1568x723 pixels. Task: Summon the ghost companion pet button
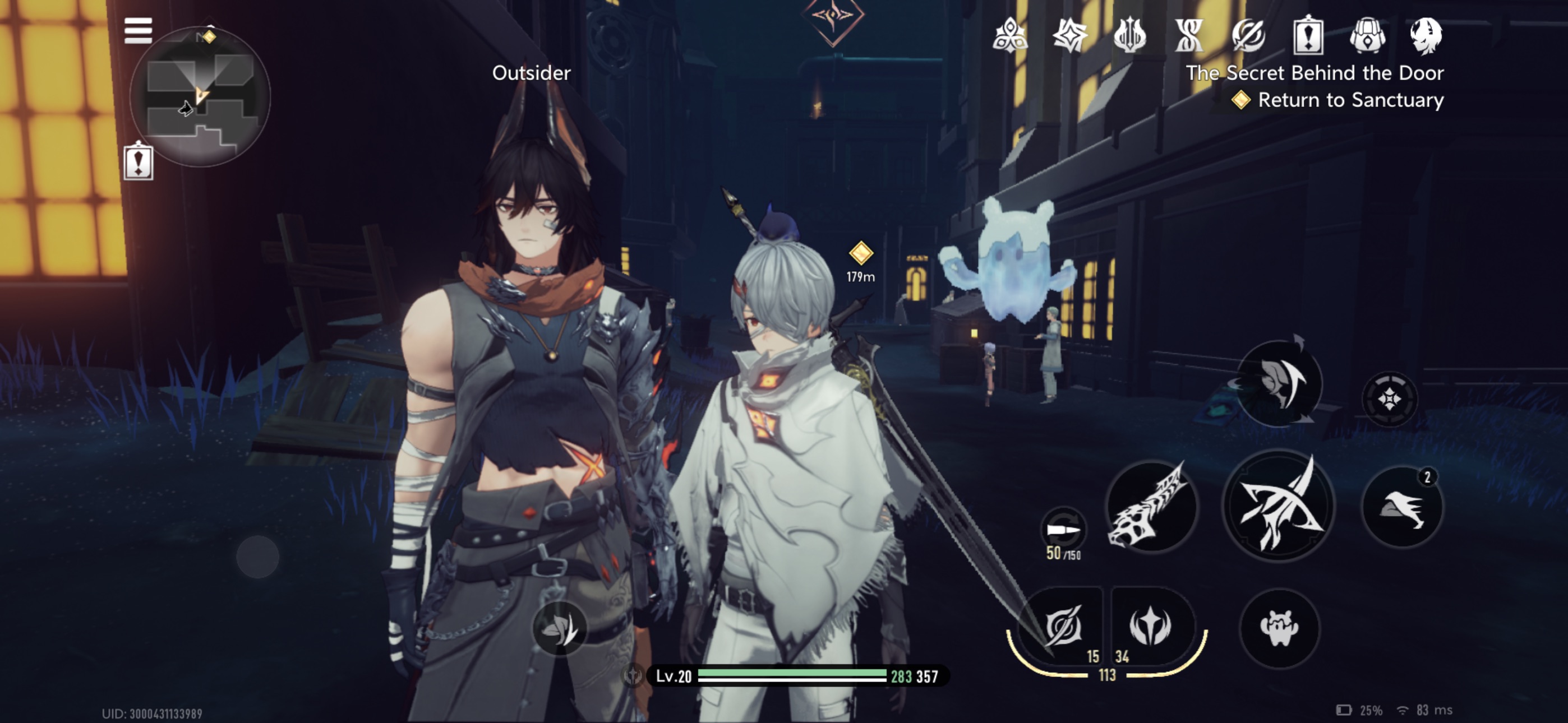(x=1280, y=628)
